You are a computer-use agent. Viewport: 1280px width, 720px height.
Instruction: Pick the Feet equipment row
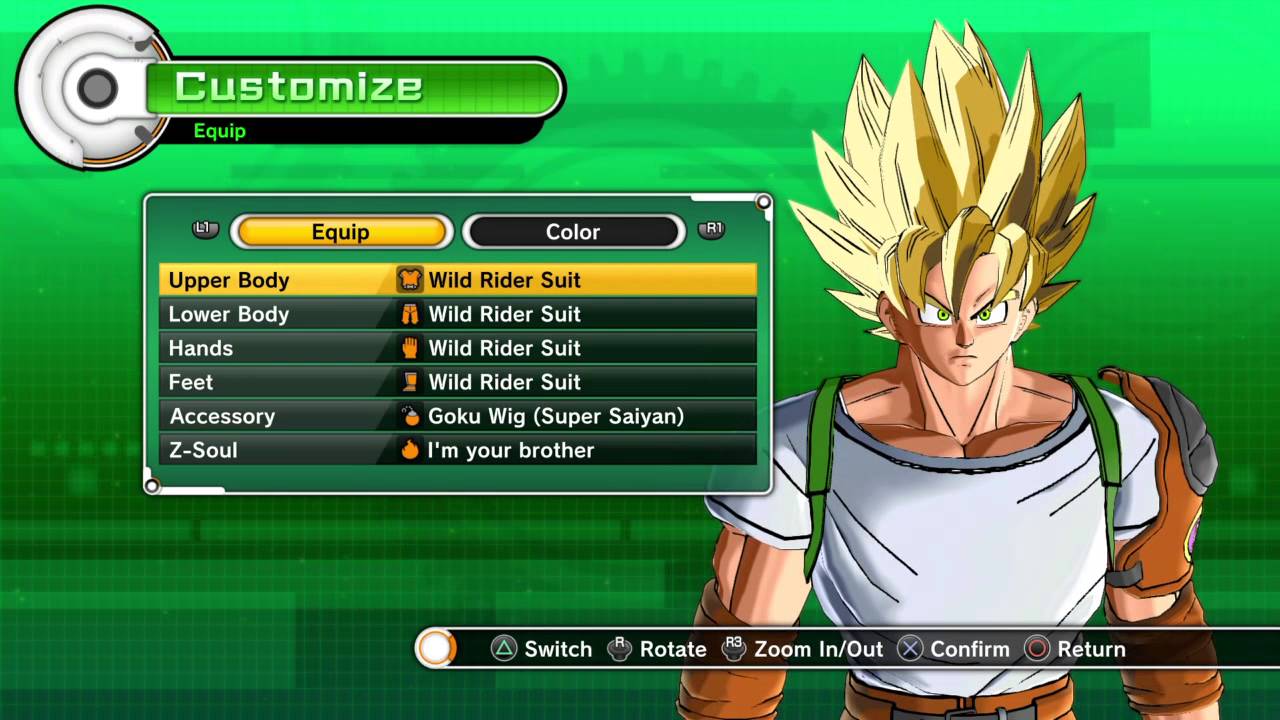[x=457, y=382]
